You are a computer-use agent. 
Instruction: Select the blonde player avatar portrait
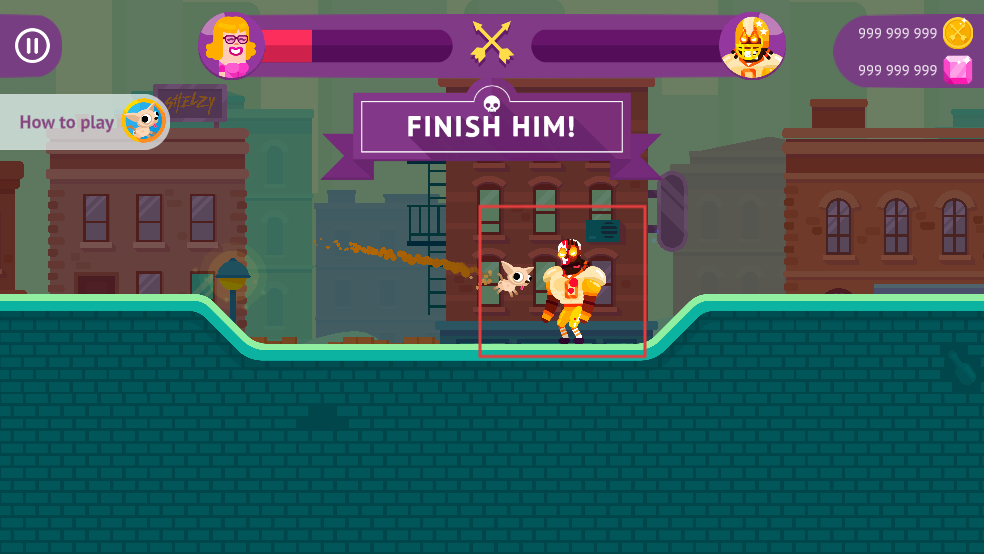[x=231, y=45]
